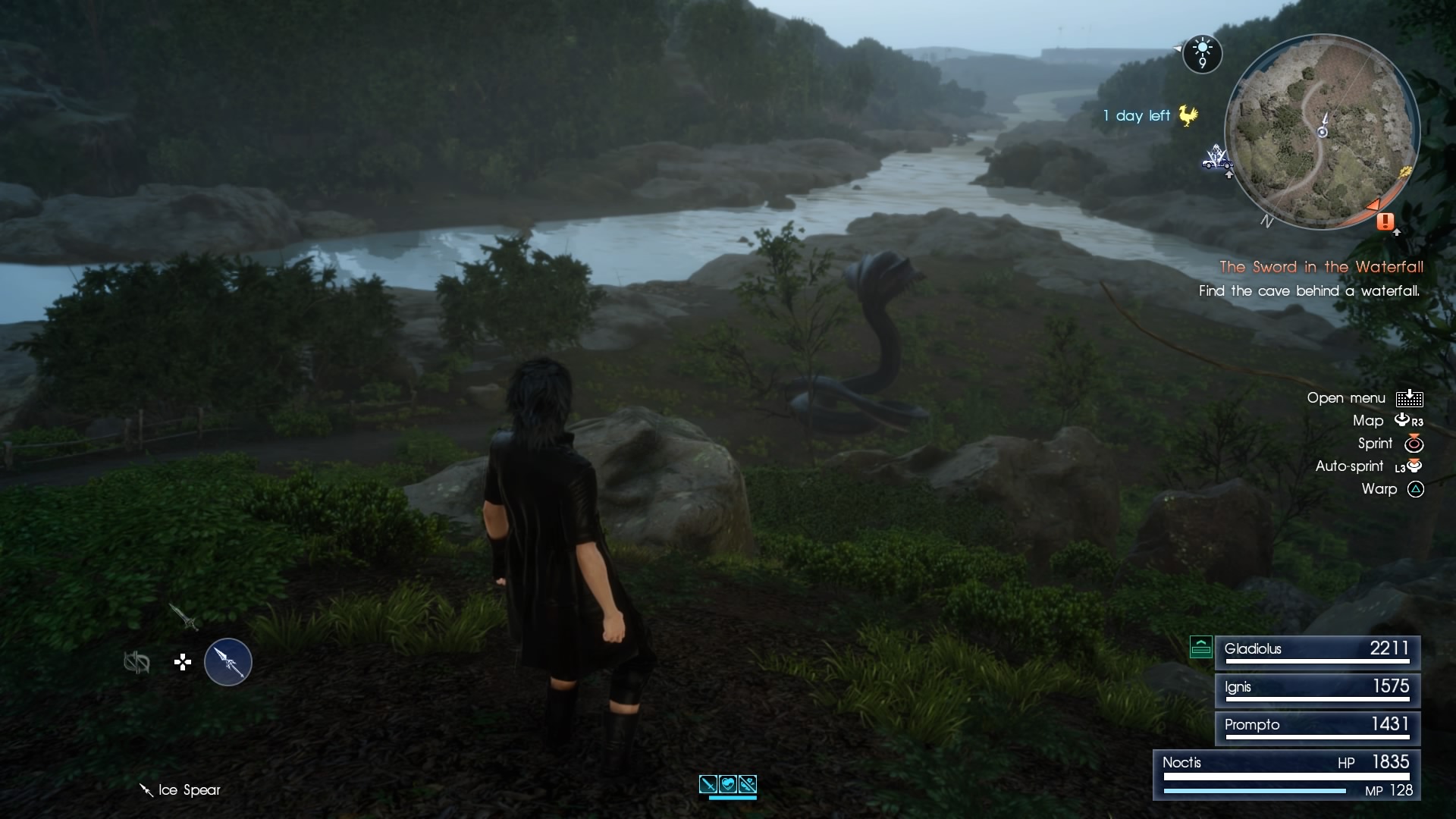Toggle Auto-sprint with the L3 control
The image size is (1456, 819).
click(1409, 466)
